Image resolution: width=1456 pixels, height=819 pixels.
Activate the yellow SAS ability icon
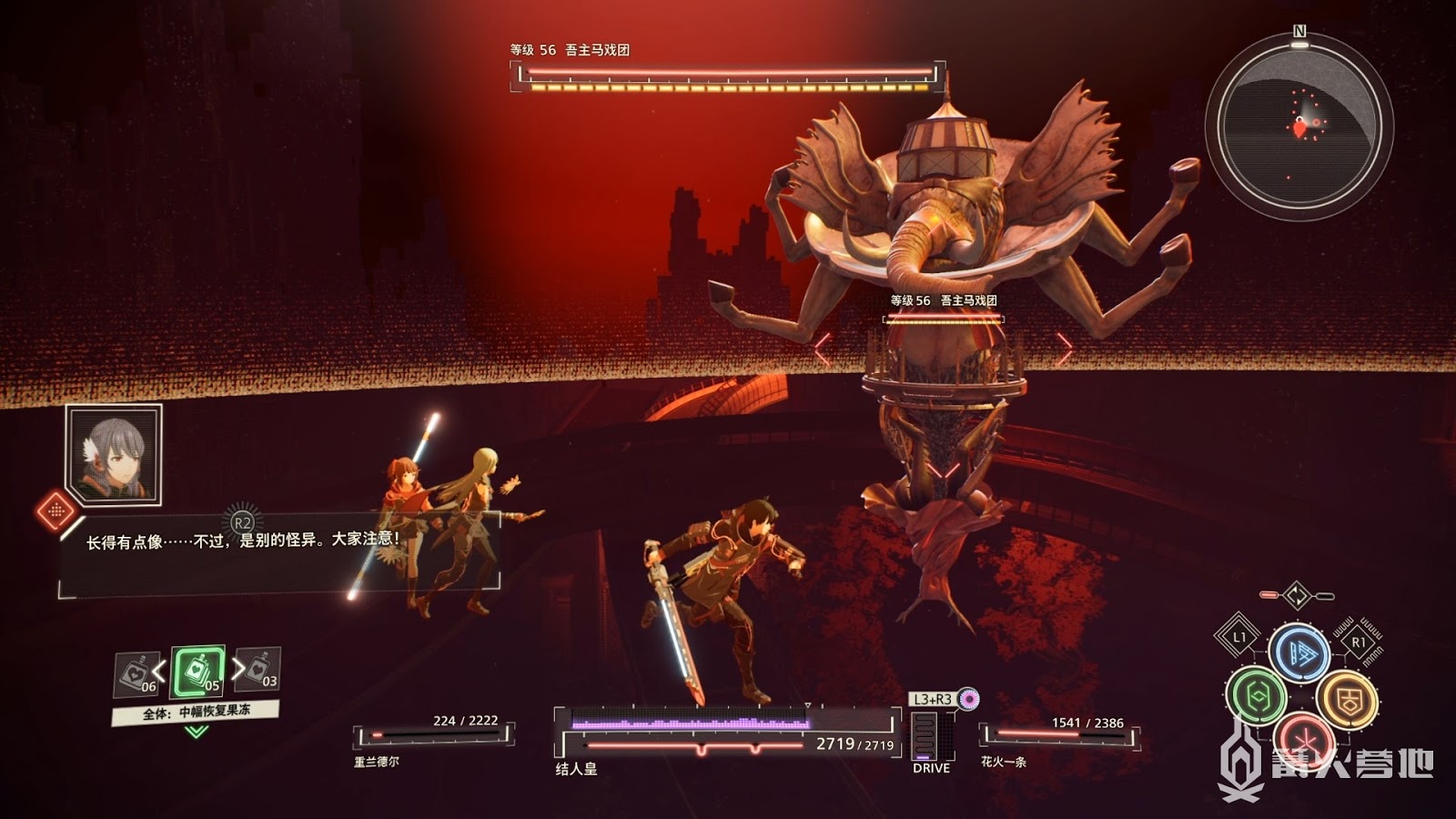coord(1347,699)
